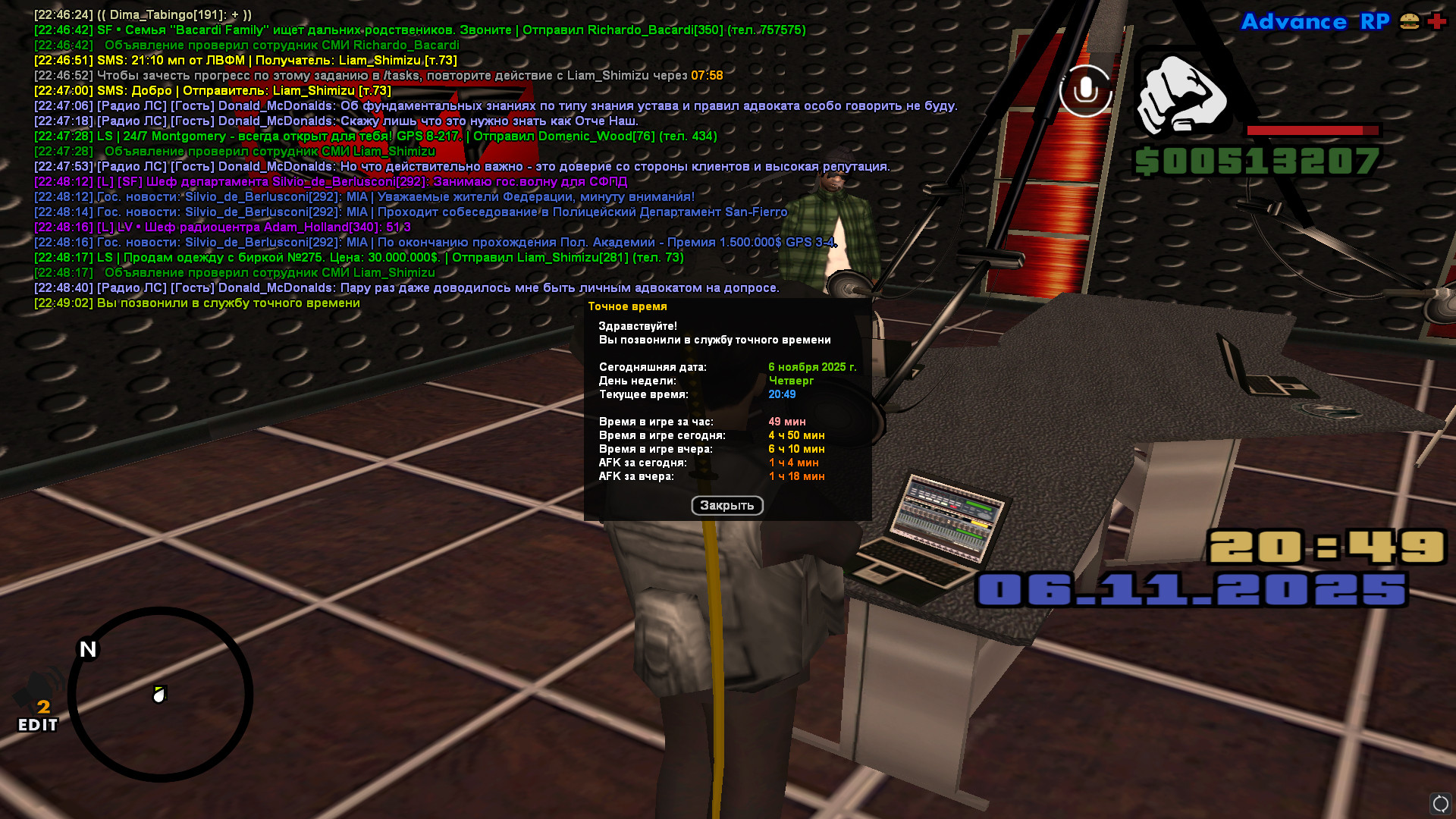Click the Текущее время value 20:49 in dialog

click(782, 394)
